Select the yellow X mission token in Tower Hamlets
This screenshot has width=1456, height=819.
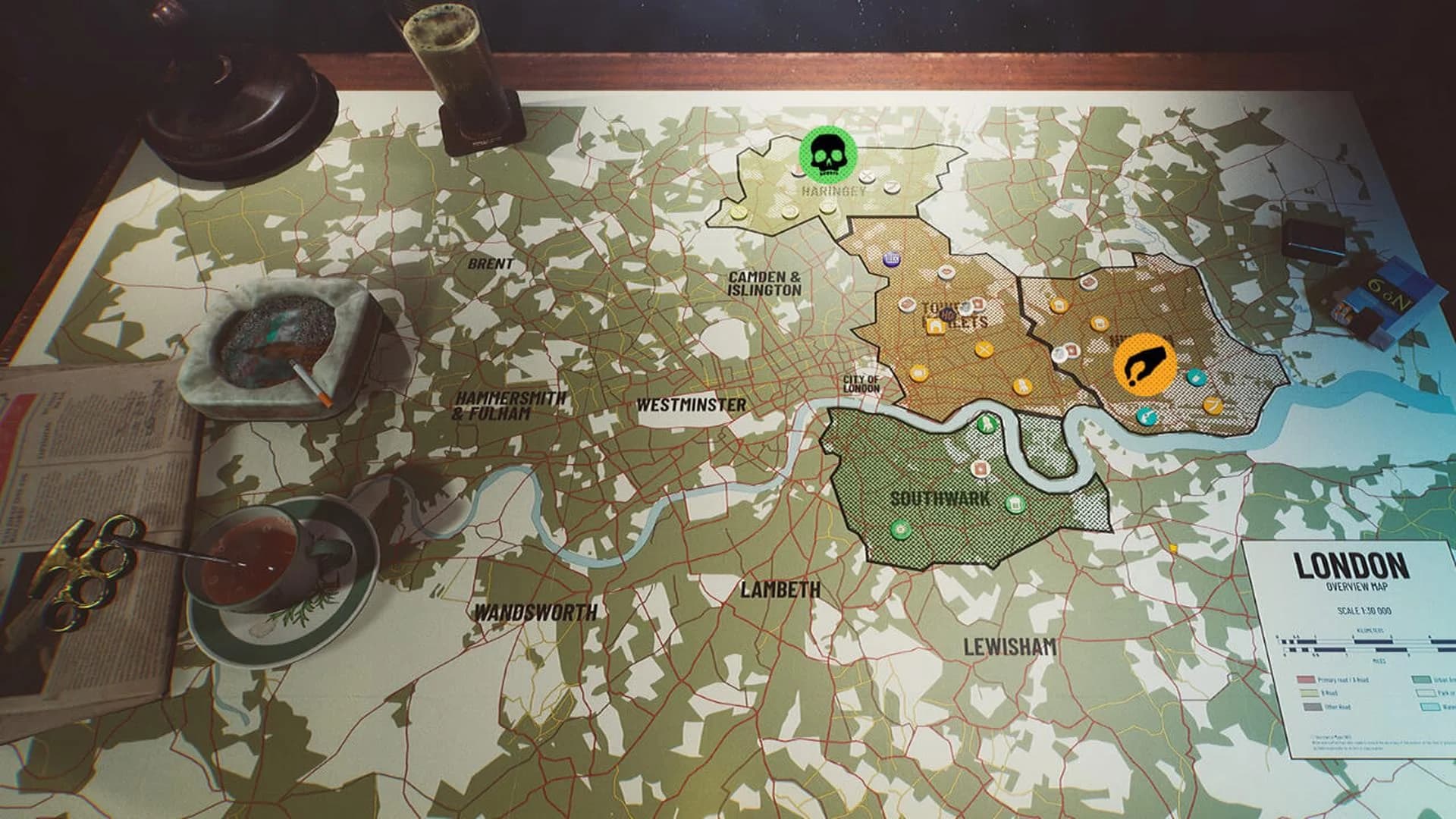click(x=984, y=349)
